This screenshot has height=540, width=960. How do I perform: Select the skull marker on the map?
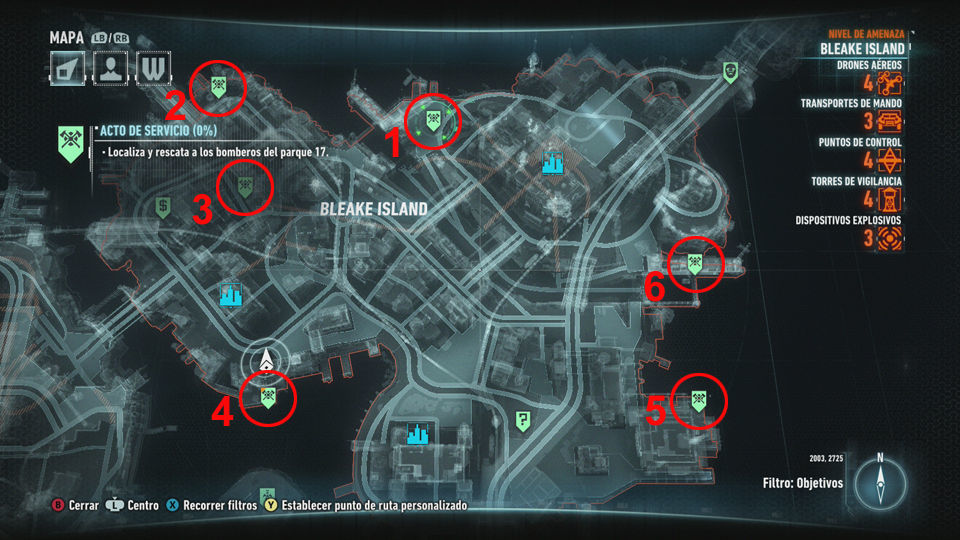coord(730,71)
